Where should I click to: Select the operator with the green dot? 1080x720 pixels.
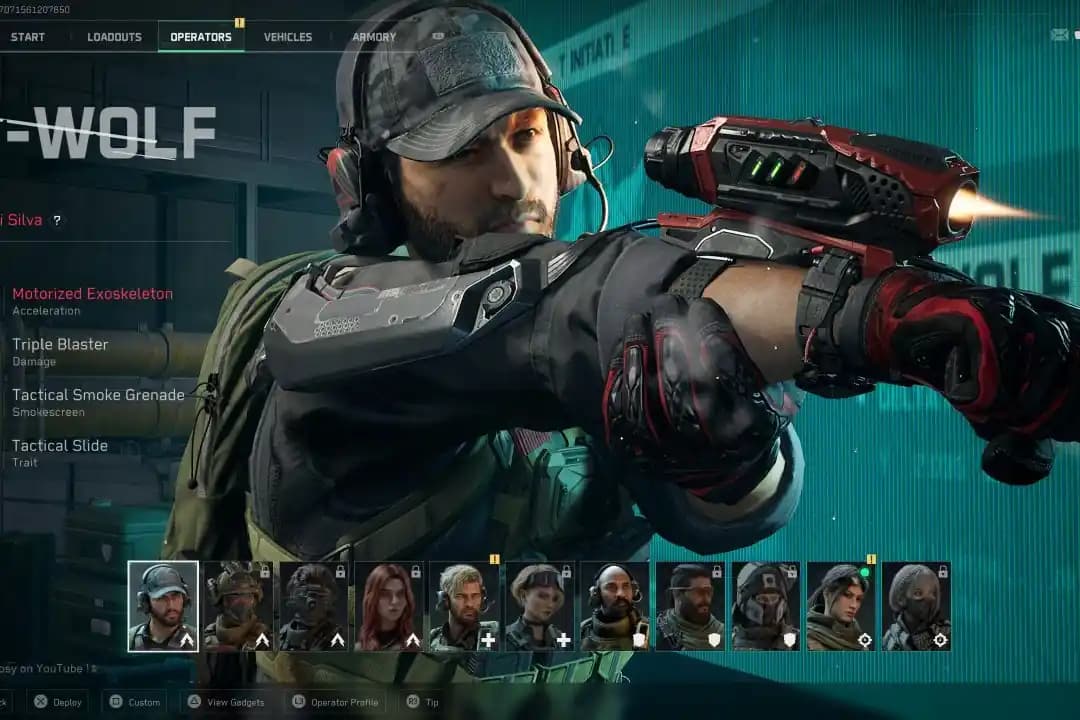pos(841,606)
